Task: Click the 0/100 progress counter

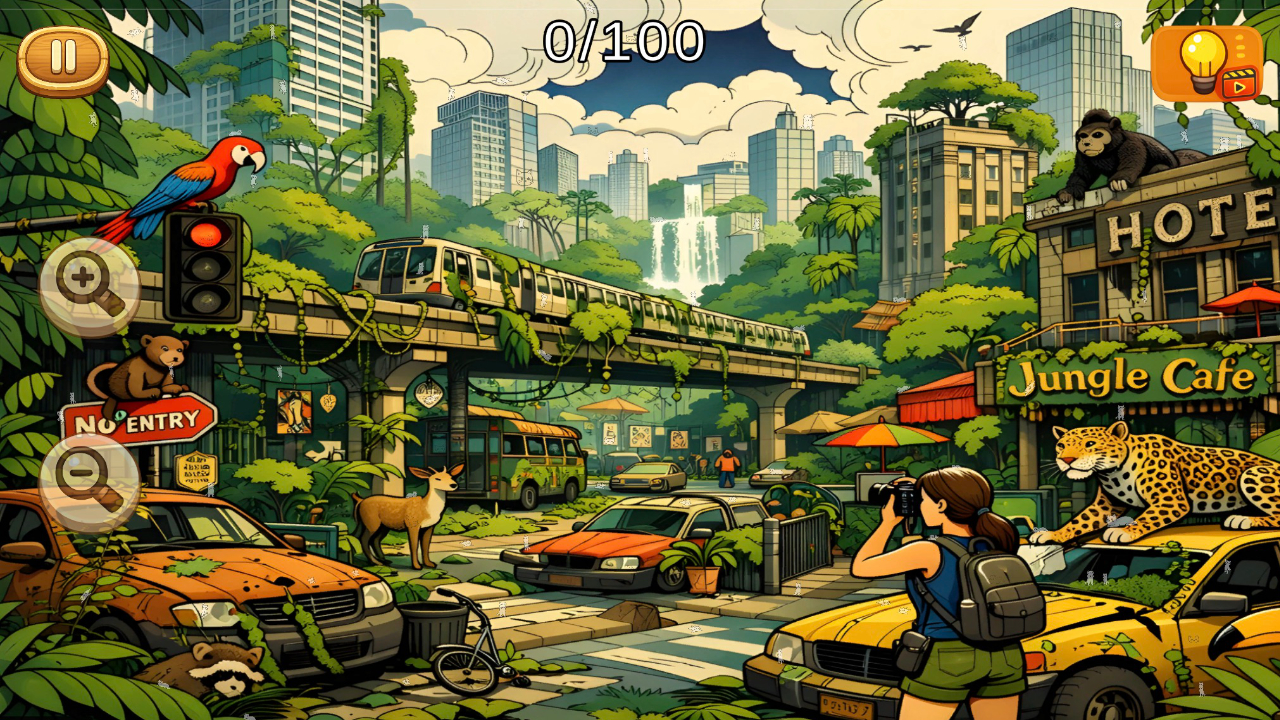Action: pyautogui.click(x=625, y=38)
